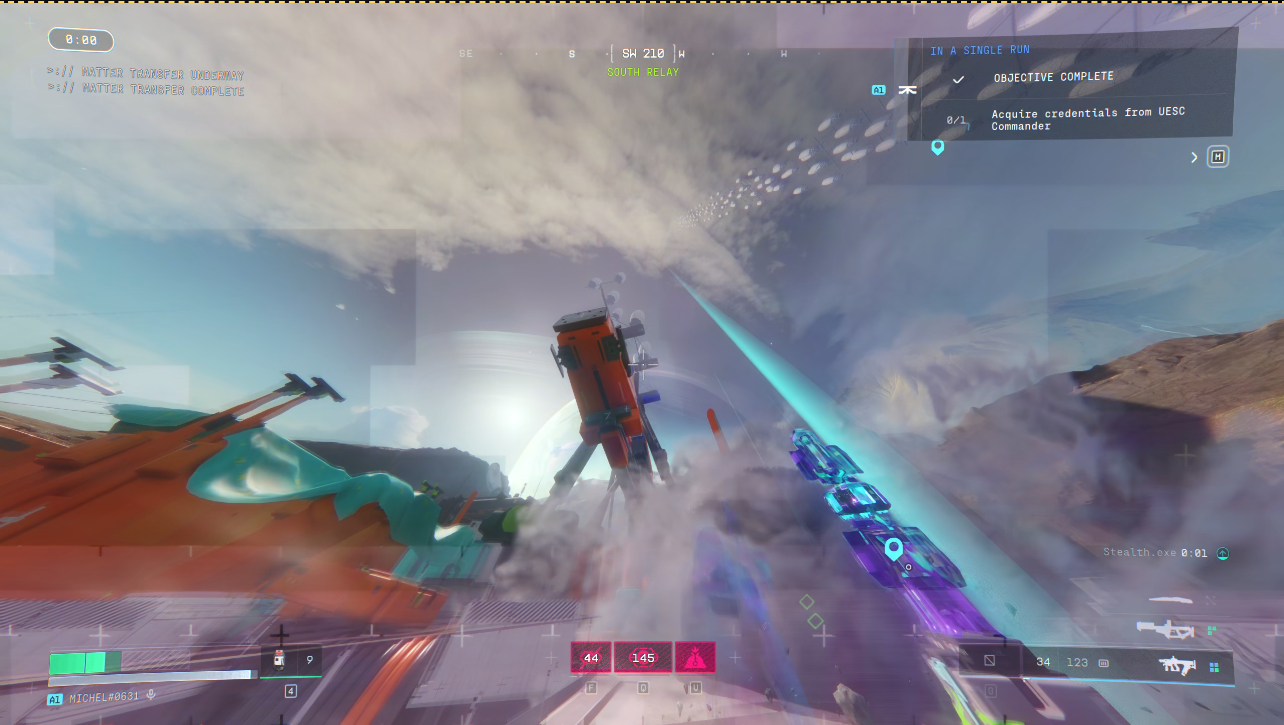This screenshot has height=725, width=1284.
Task: Select the equipped rifle weapon slot
Action: click(1177, 663)
